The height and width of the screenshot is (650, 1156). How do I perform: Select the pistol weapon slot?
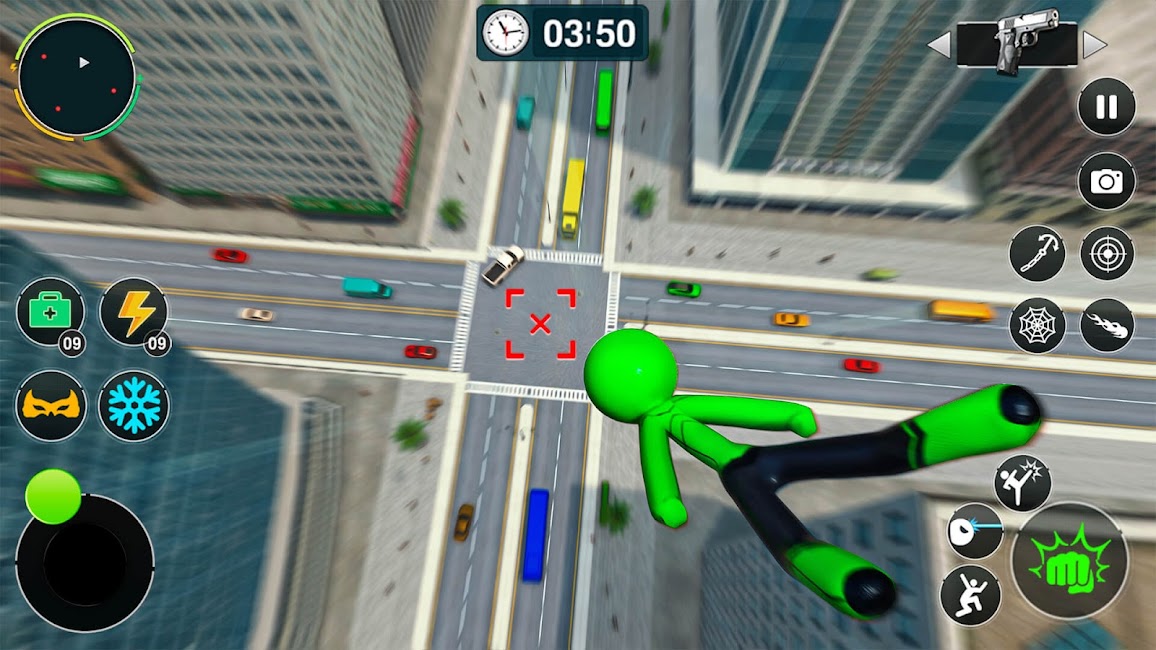(x=1016, y=45)
